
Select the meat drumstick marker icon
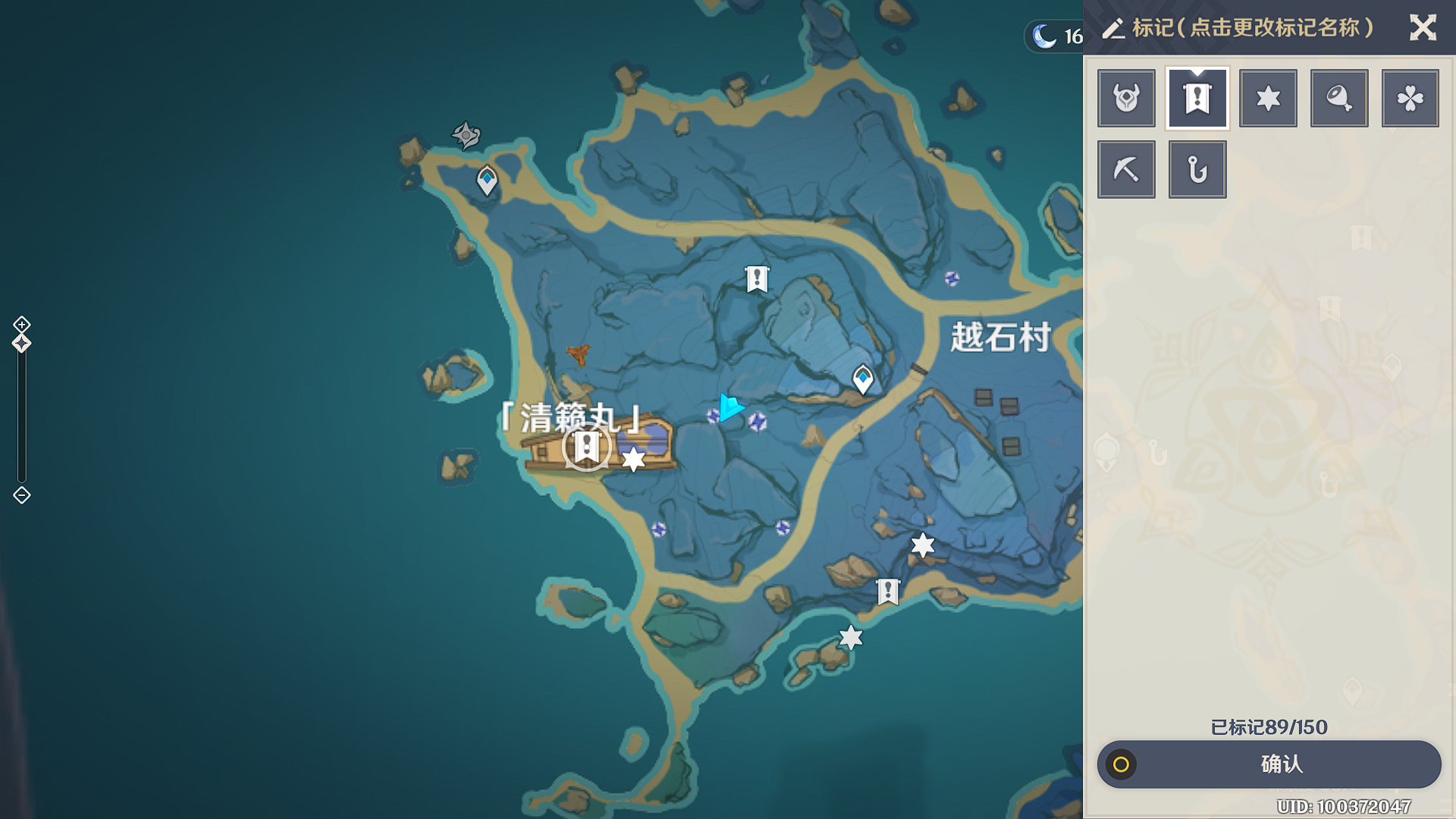(1339, 99)
